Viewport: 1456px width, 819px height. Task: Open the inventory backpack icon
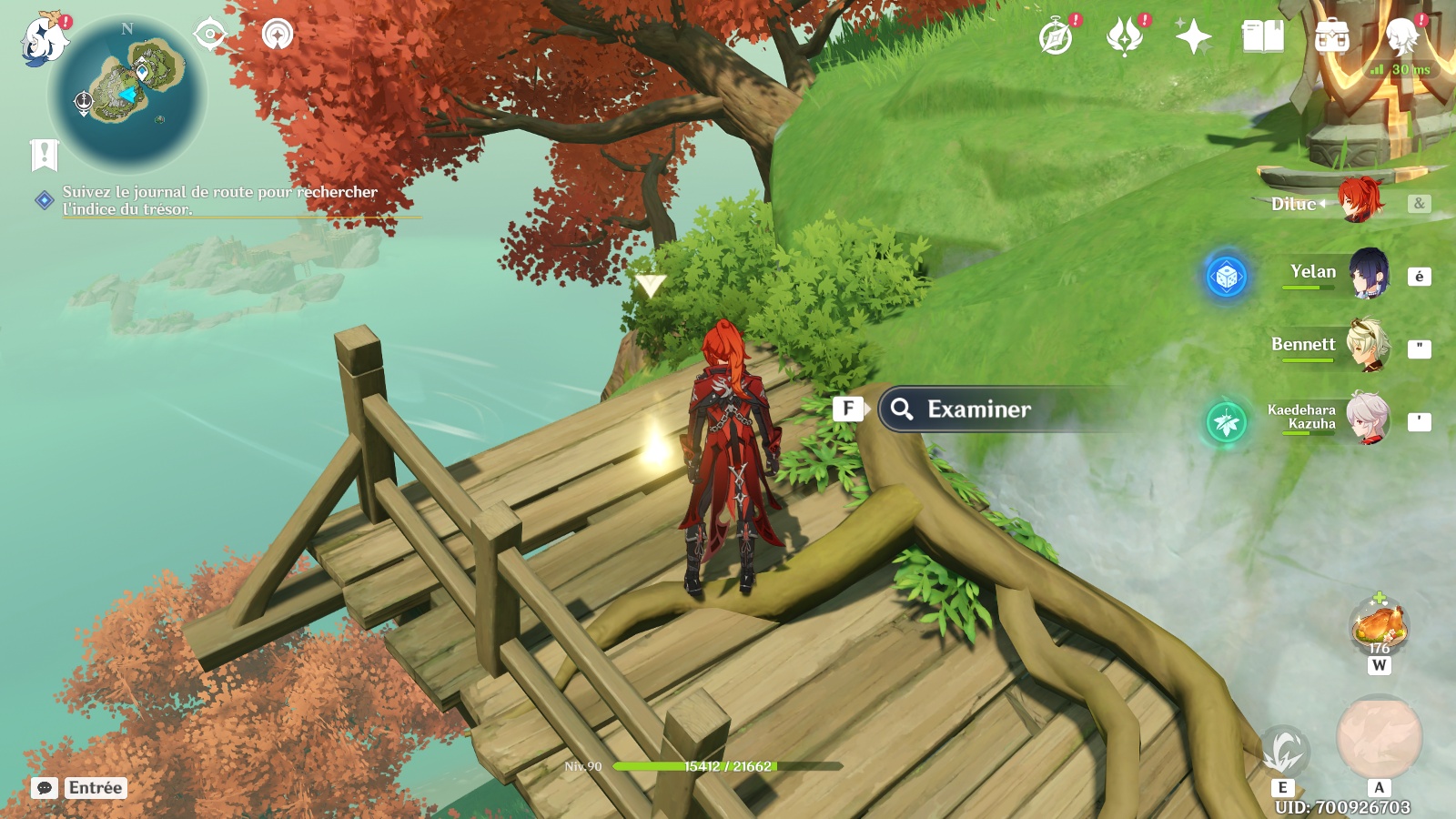[x=1331, y=37]
